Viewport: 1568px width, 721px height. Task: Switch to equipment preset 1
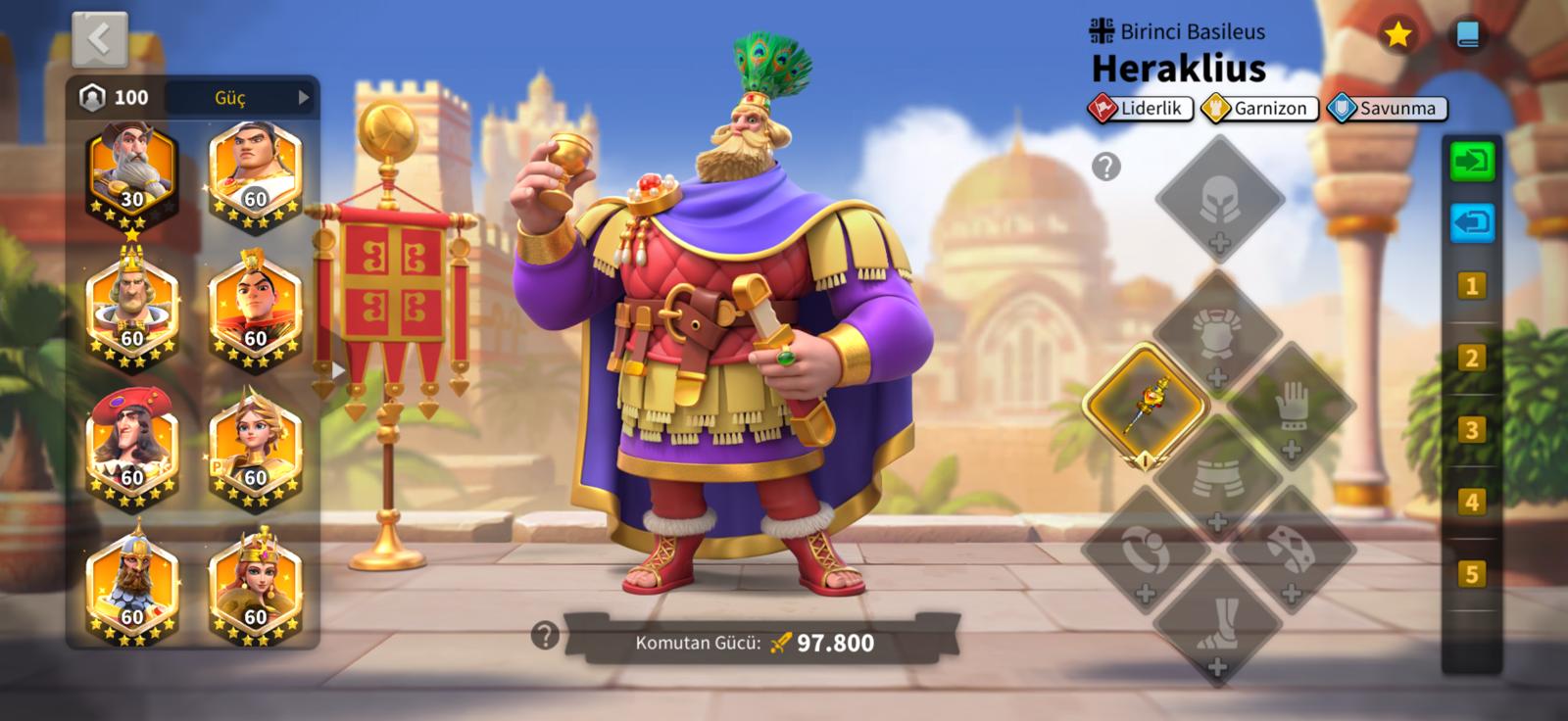tap(1471, 287)
